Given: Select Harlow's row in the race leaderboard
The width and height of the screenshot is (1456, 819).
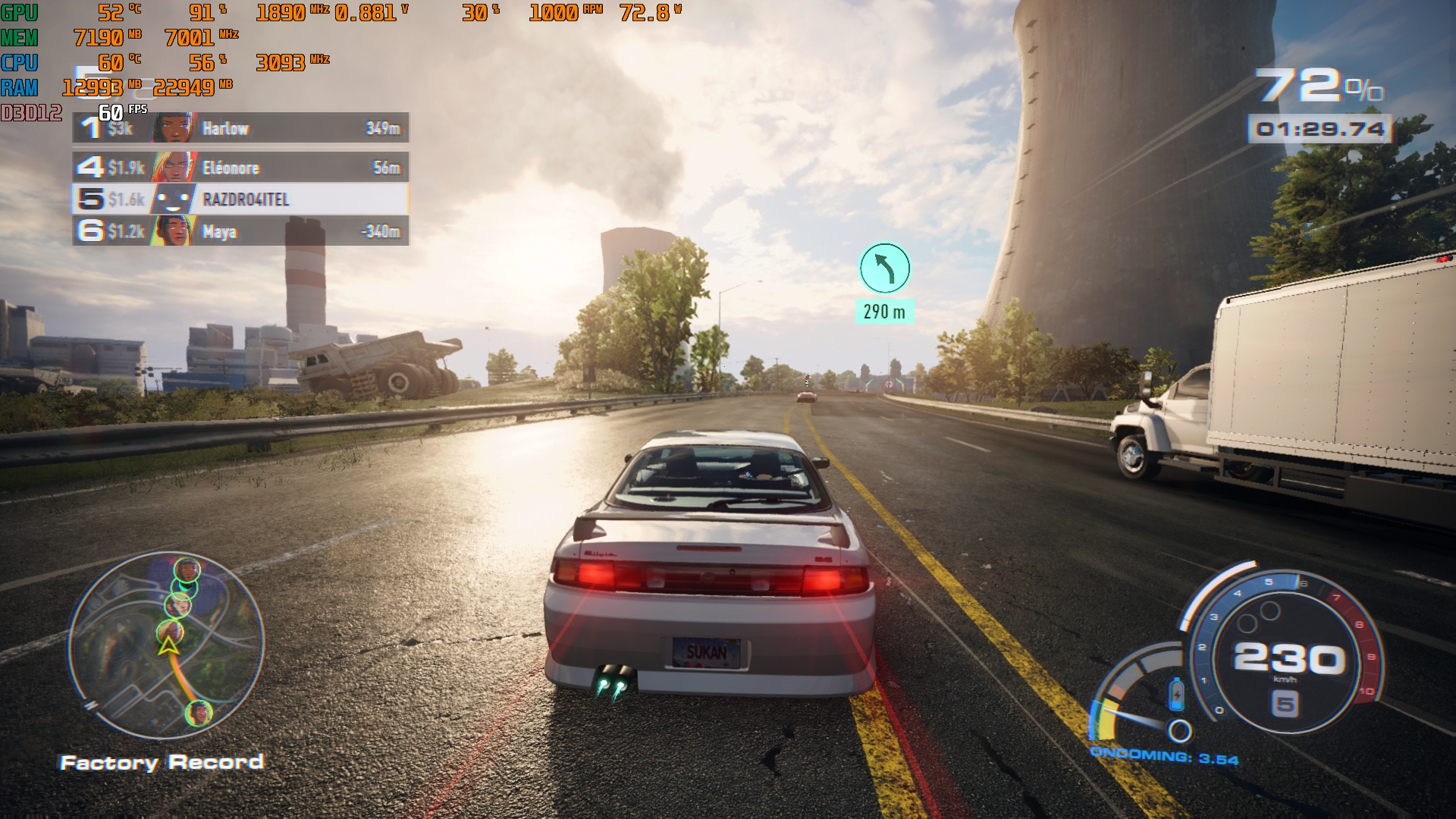Looking at the screenshot, I should tap(240, 128).
